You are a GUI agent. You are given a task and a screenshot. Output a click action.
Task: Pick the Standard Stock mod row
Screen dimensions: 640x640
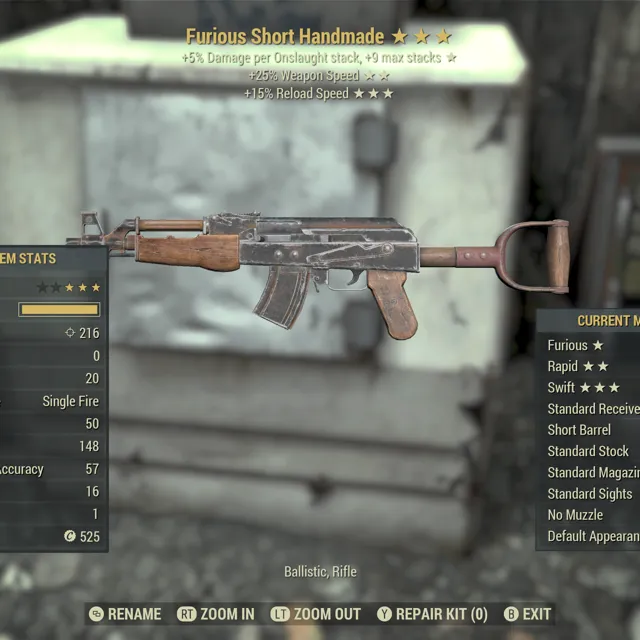pos(588,451)
